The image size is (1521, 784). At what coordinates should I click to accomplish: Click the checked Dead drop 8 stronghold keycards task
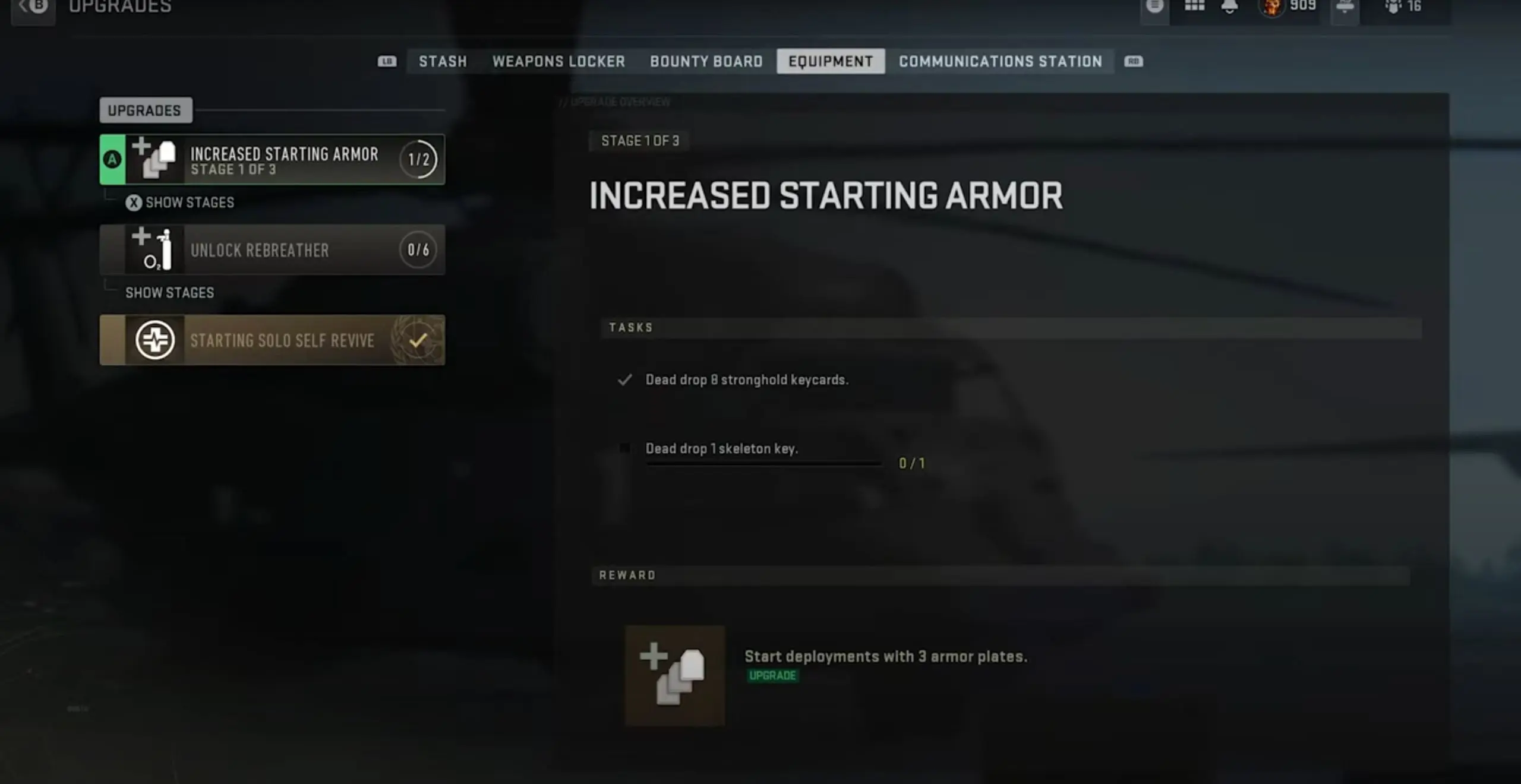click(747, 380)
